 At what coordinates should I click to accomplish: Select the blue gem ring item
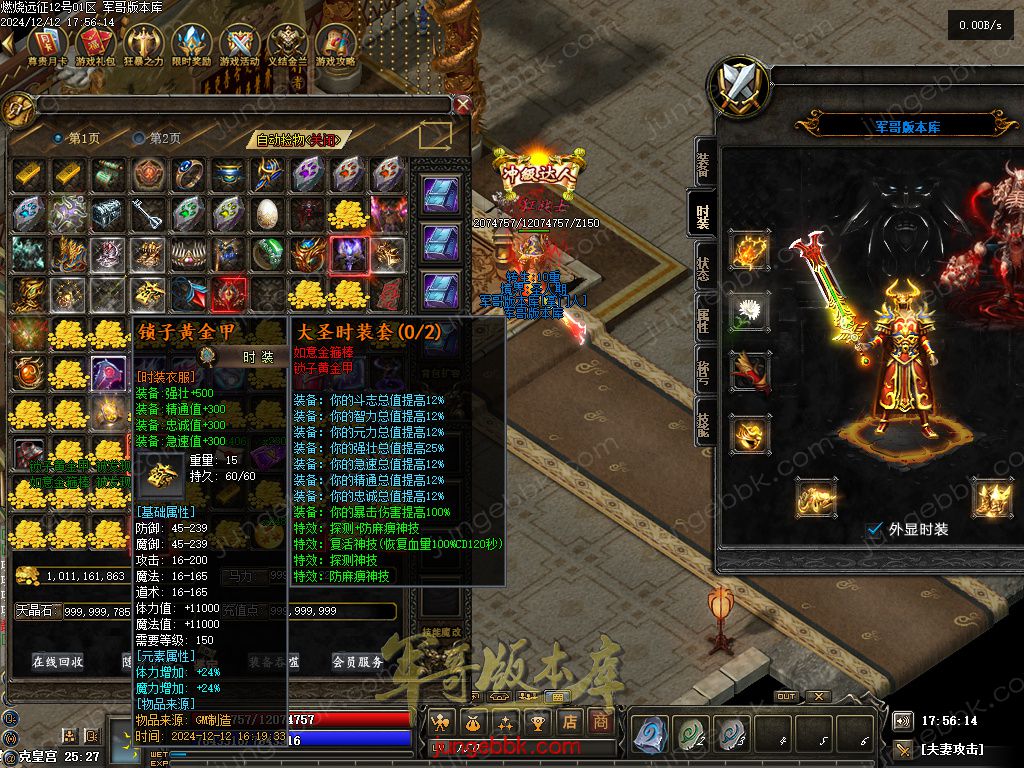click(x=189, y=174)
